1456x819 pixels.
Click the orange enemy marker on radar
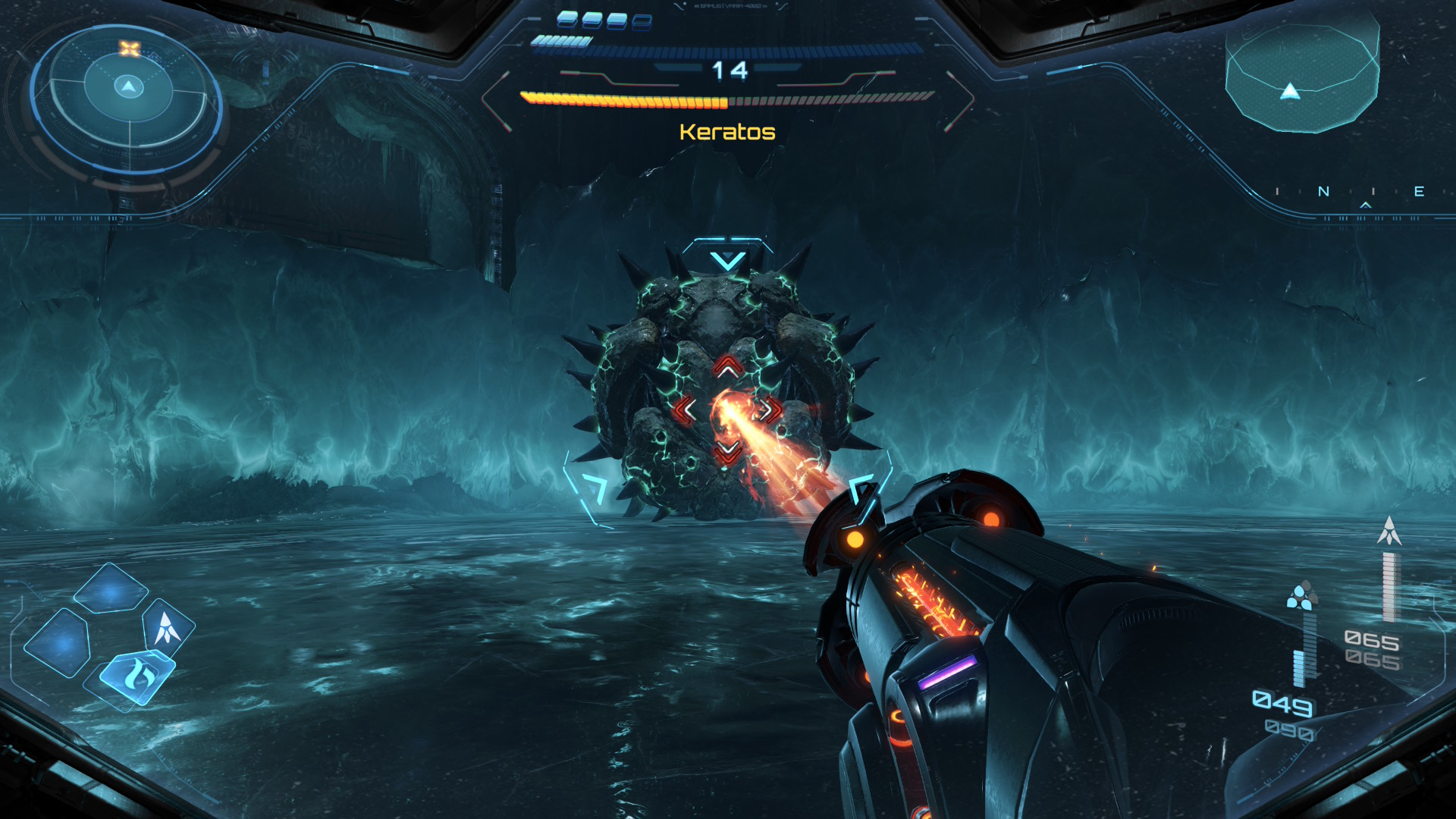click(130, 49)
